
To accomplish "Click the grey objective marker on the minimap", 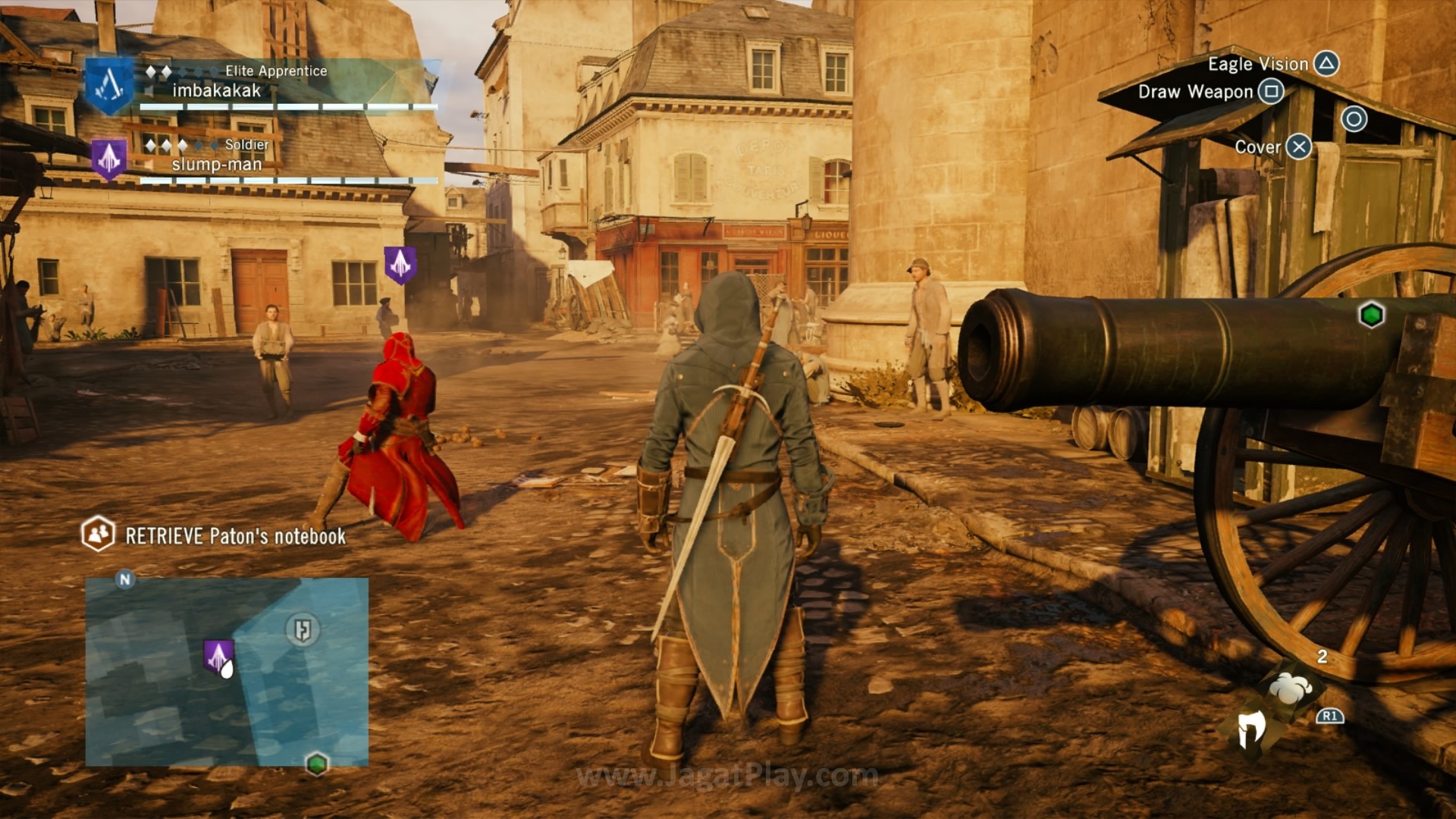I will tap(303, 629).
